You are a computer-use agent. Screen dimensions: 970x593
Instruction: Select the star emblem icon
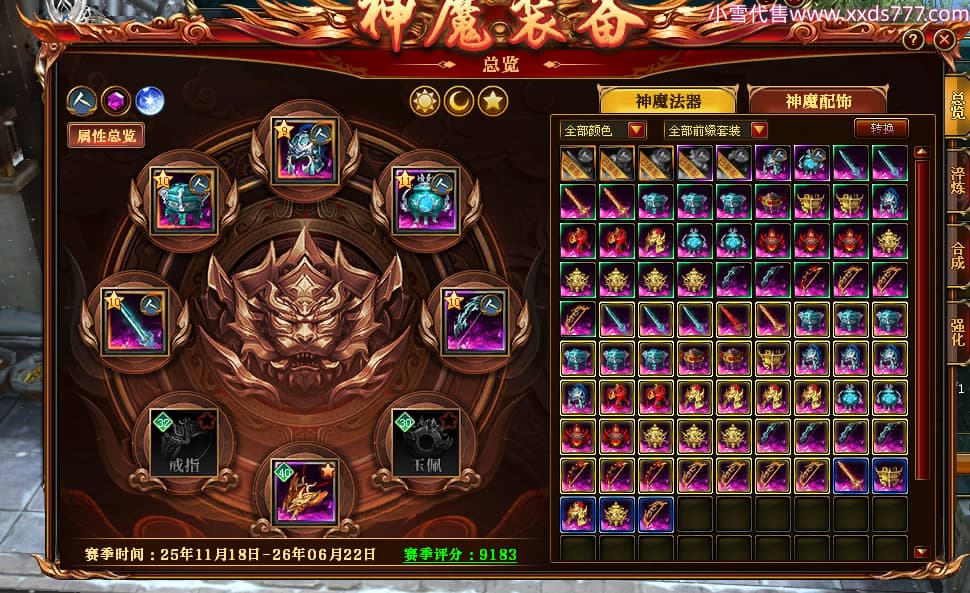click(492, 100)
